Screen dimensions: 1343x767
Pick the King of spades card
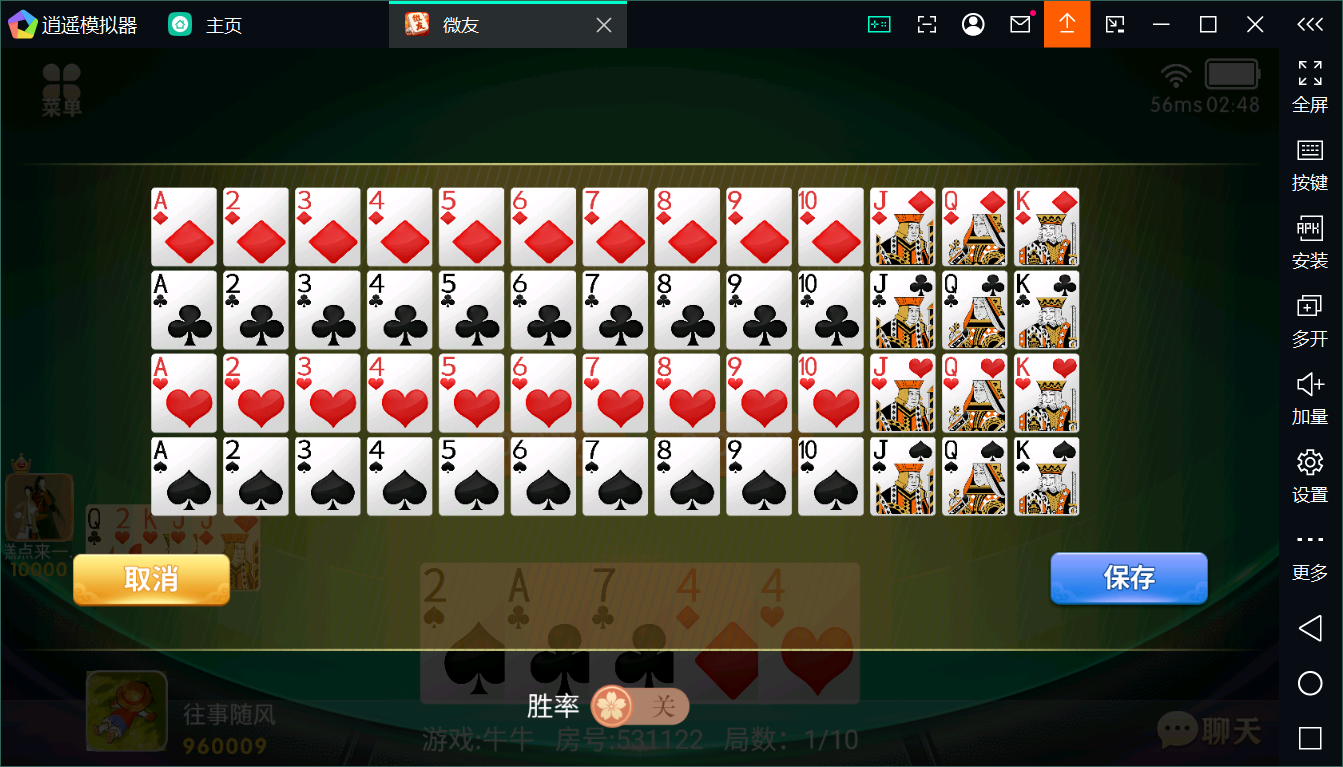pos(1047,476)
